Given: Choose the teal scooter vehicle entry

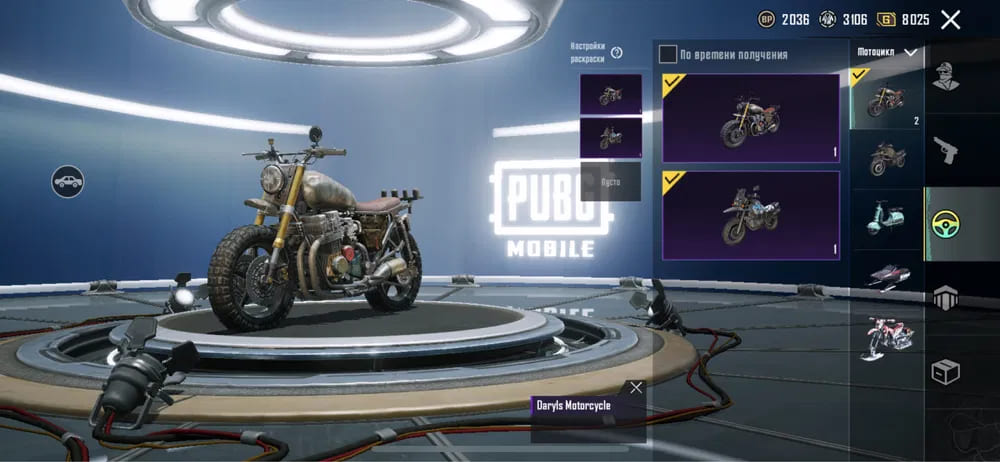Looking at the screenshot, I should coord(886,218).
